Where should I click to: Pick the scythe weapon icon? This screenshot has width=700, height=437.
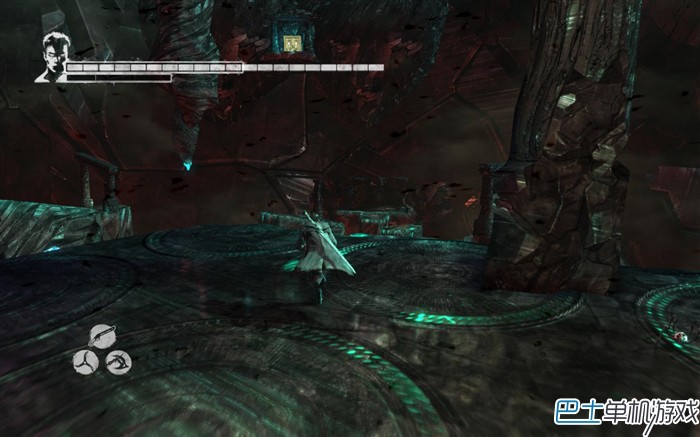coord(119,360)
